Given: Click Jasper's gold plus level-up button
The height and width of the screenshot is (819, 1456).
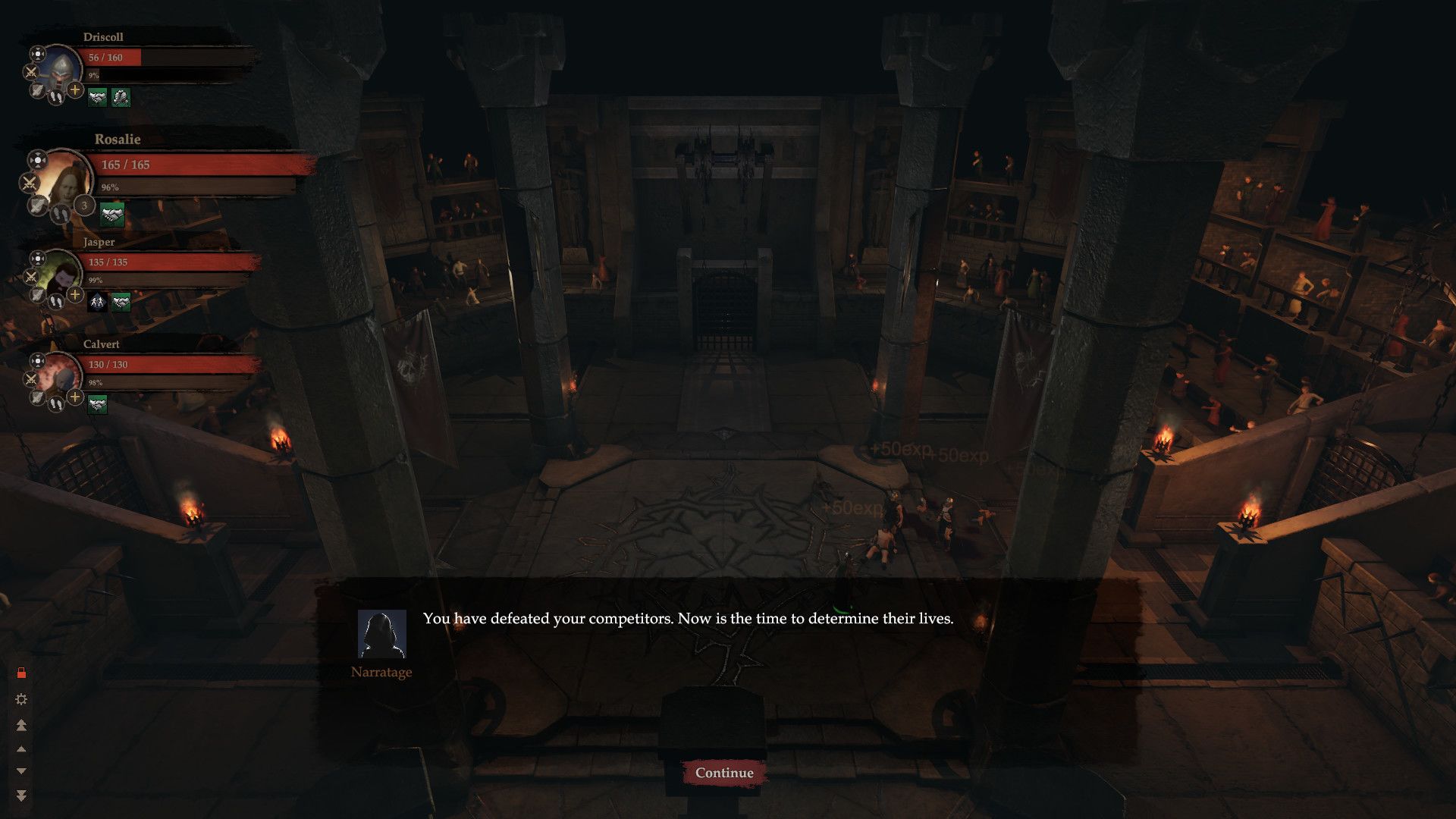Looking at the screenshot, I should [x=75, y=294].
